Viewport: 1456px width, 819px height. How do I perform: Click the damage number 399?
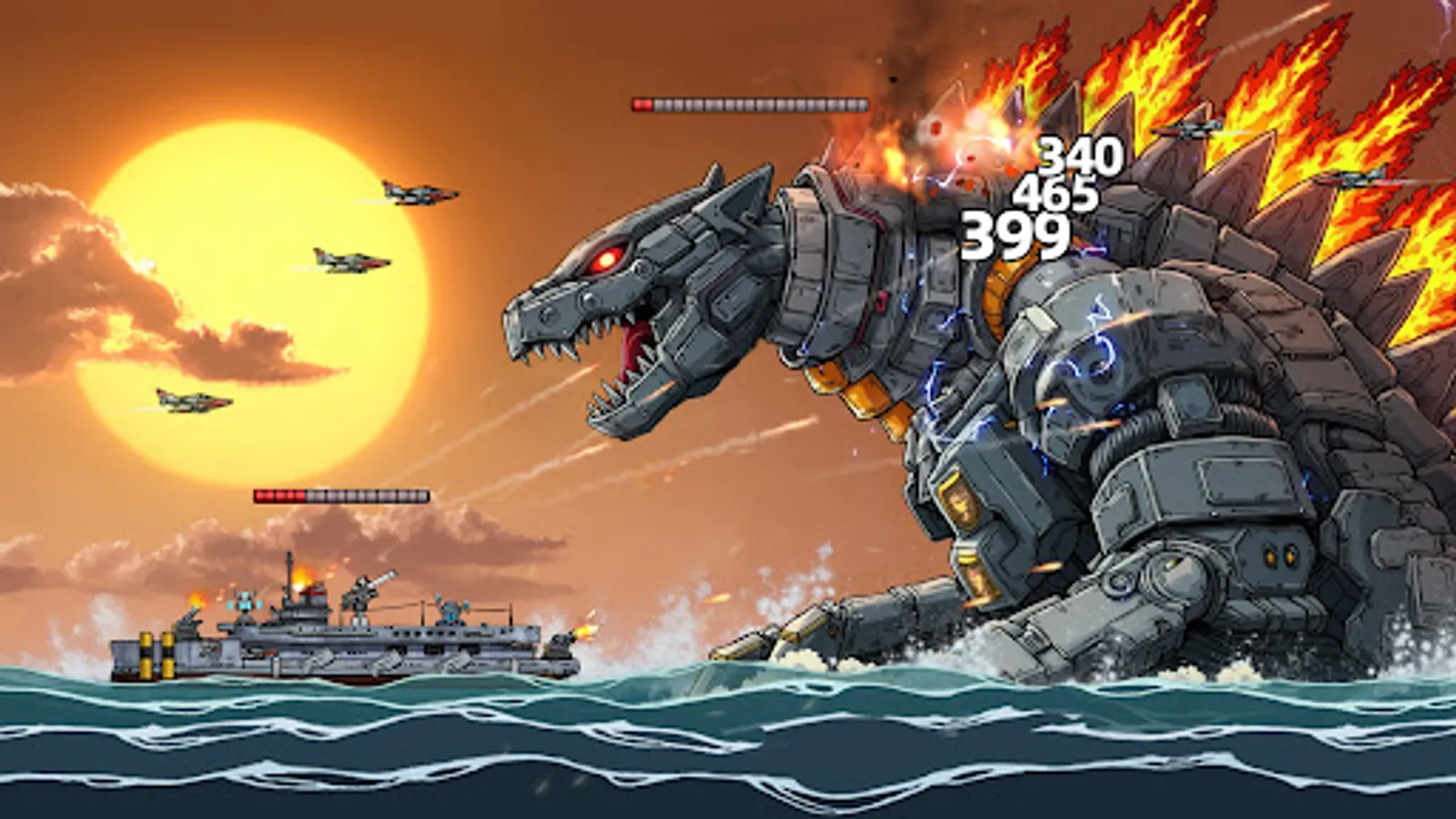[x=1016, y=237]
